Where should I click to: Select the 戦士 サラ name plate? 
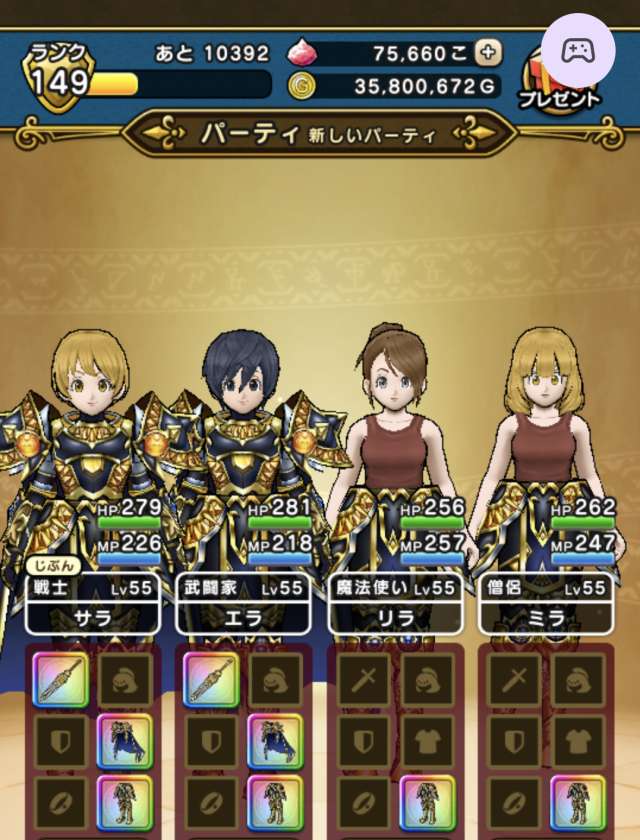92,604
